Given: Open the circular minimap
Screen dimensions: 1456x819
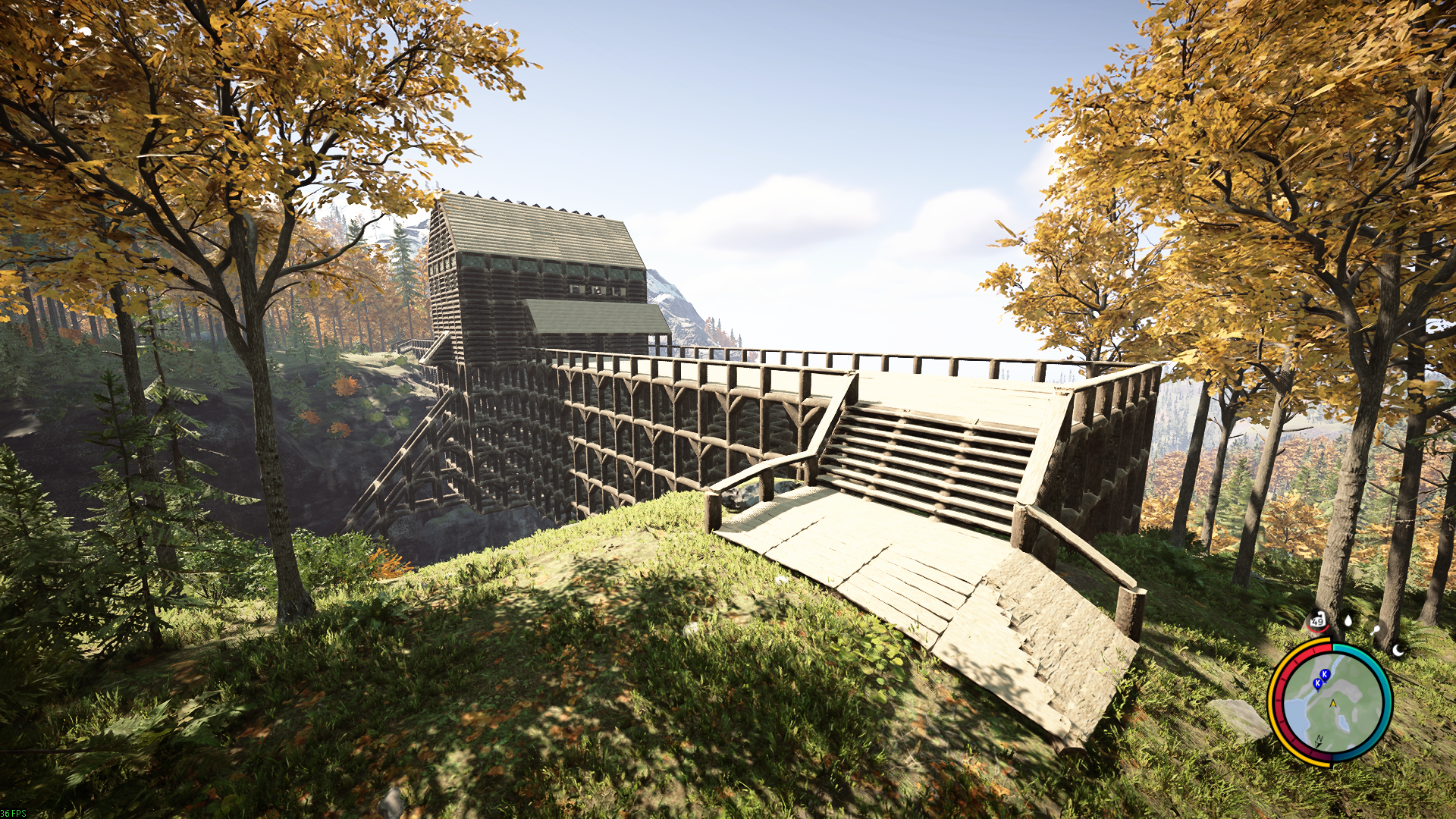Looking at the screenshot, I should (x=1330, y=702).
